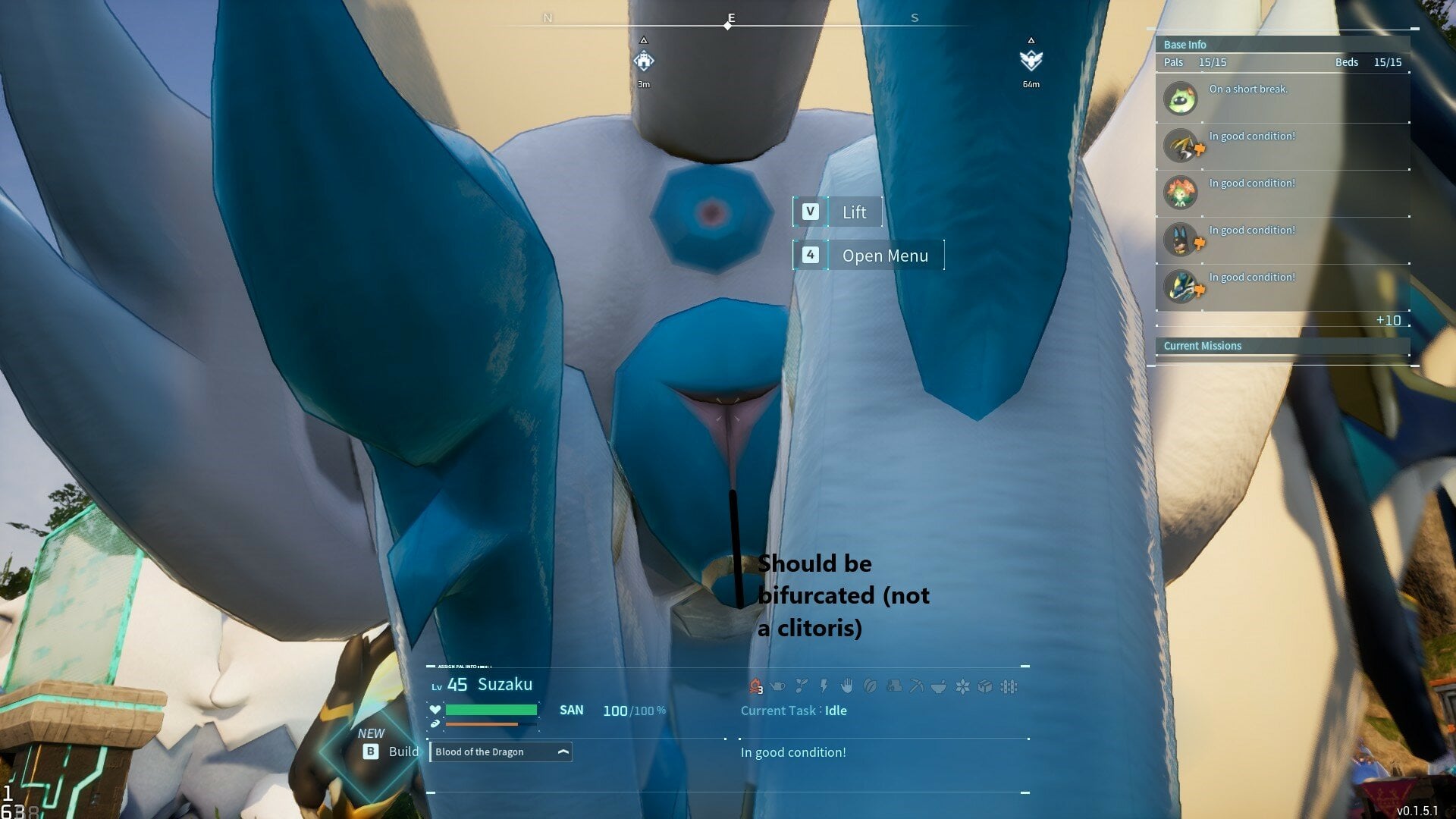Click the East marker on the compass

point(730,17)
